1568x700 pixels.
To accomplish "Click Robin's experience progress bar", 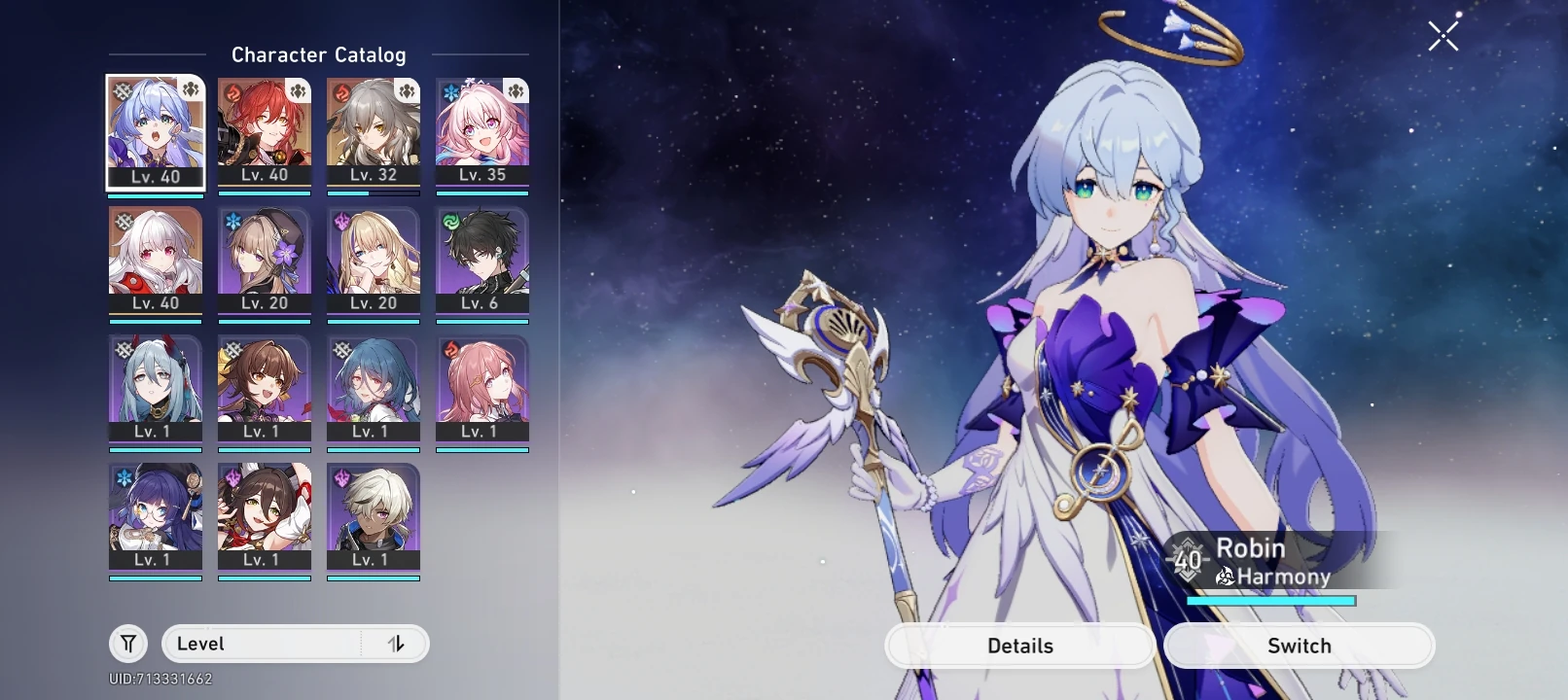I will click(x=1271, y=601).
